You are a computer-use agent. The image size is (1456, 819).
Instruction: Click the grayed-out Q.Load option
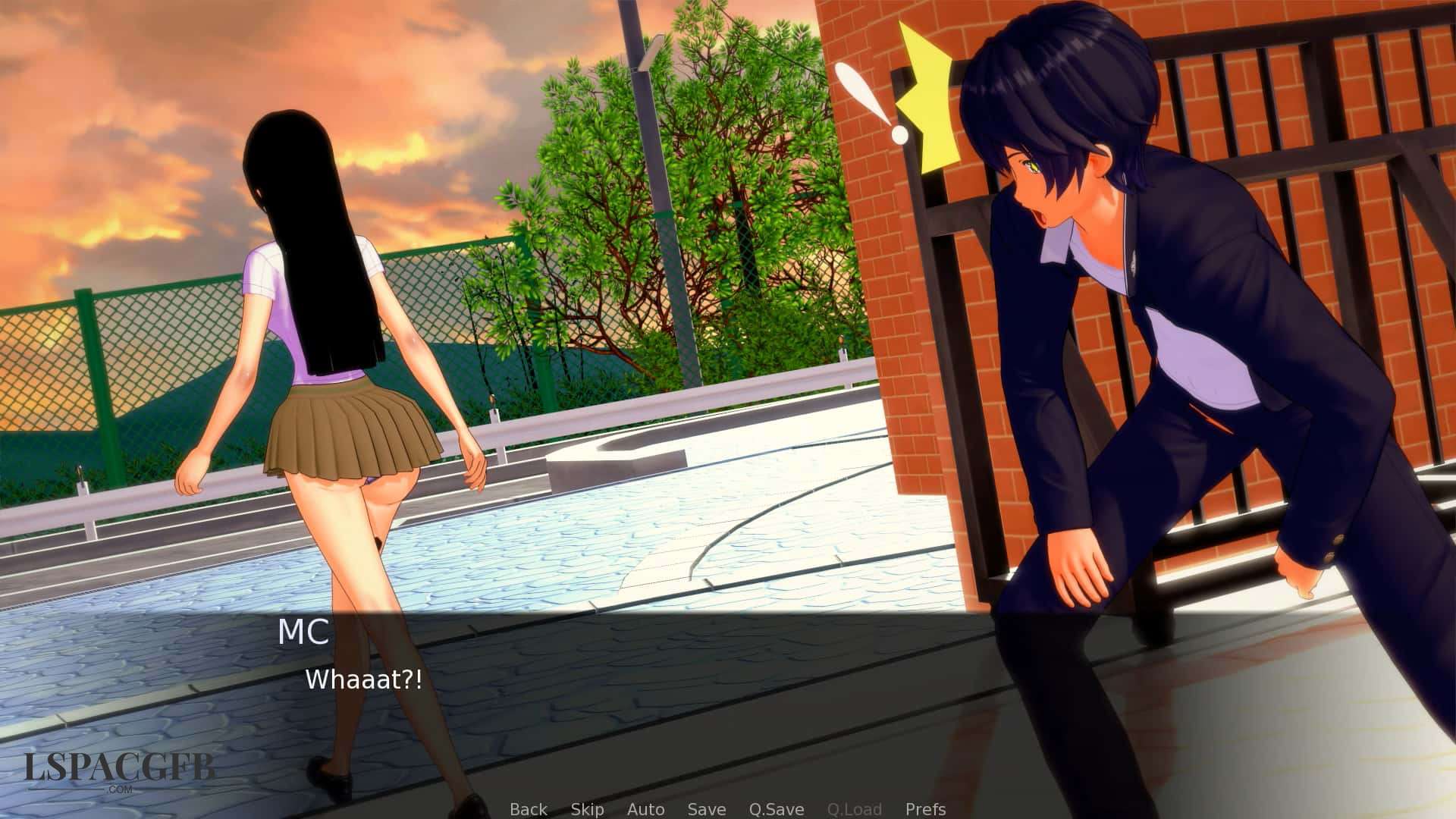pos(855,809)
